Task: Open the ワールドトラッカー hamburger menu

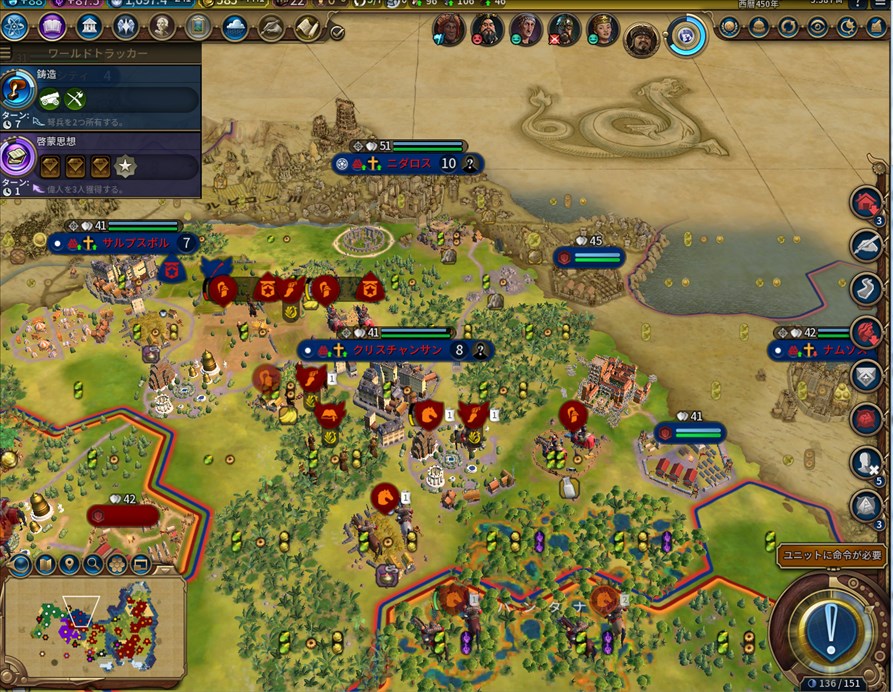Action: [6, 53]
